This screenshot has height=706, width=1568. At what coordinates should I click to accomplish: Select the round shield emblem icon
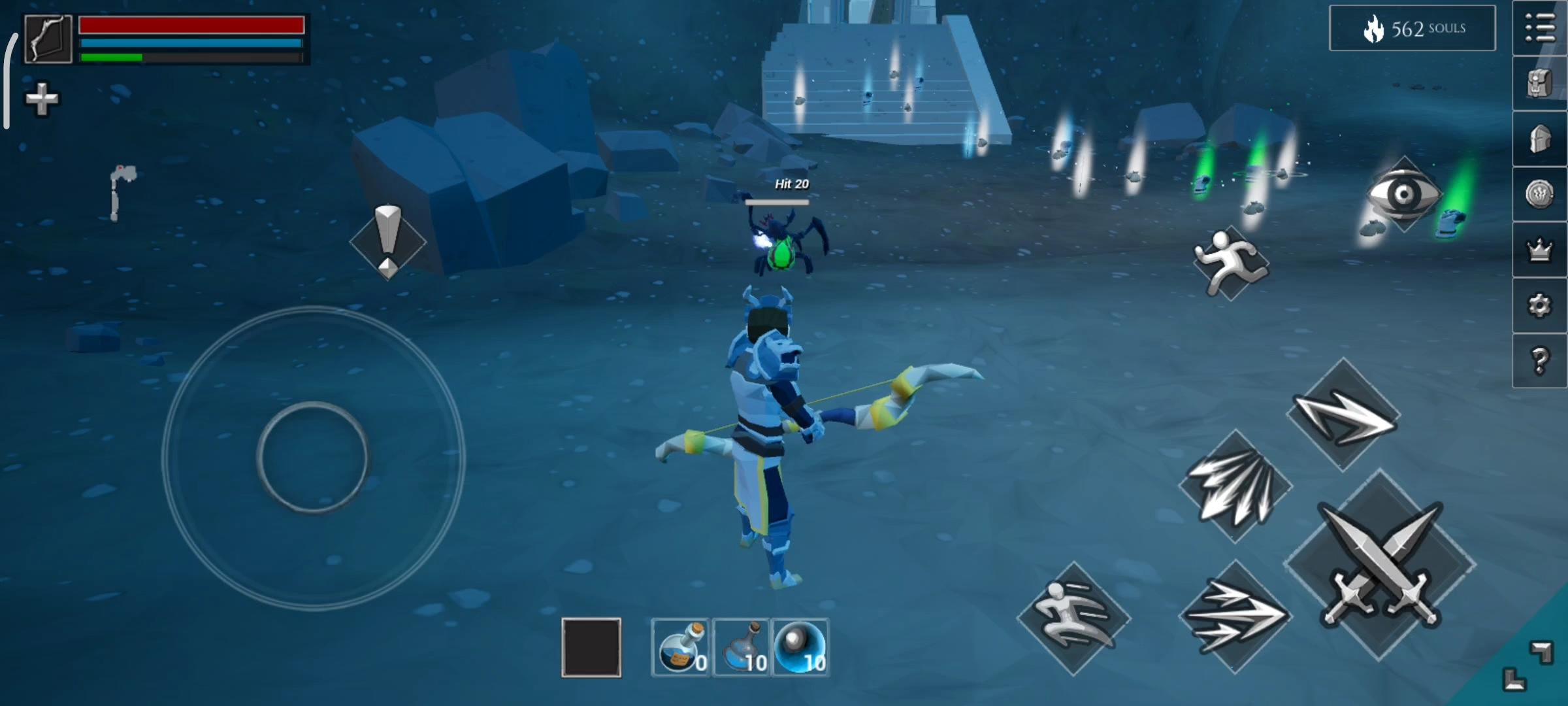[x=1539, y=194]
